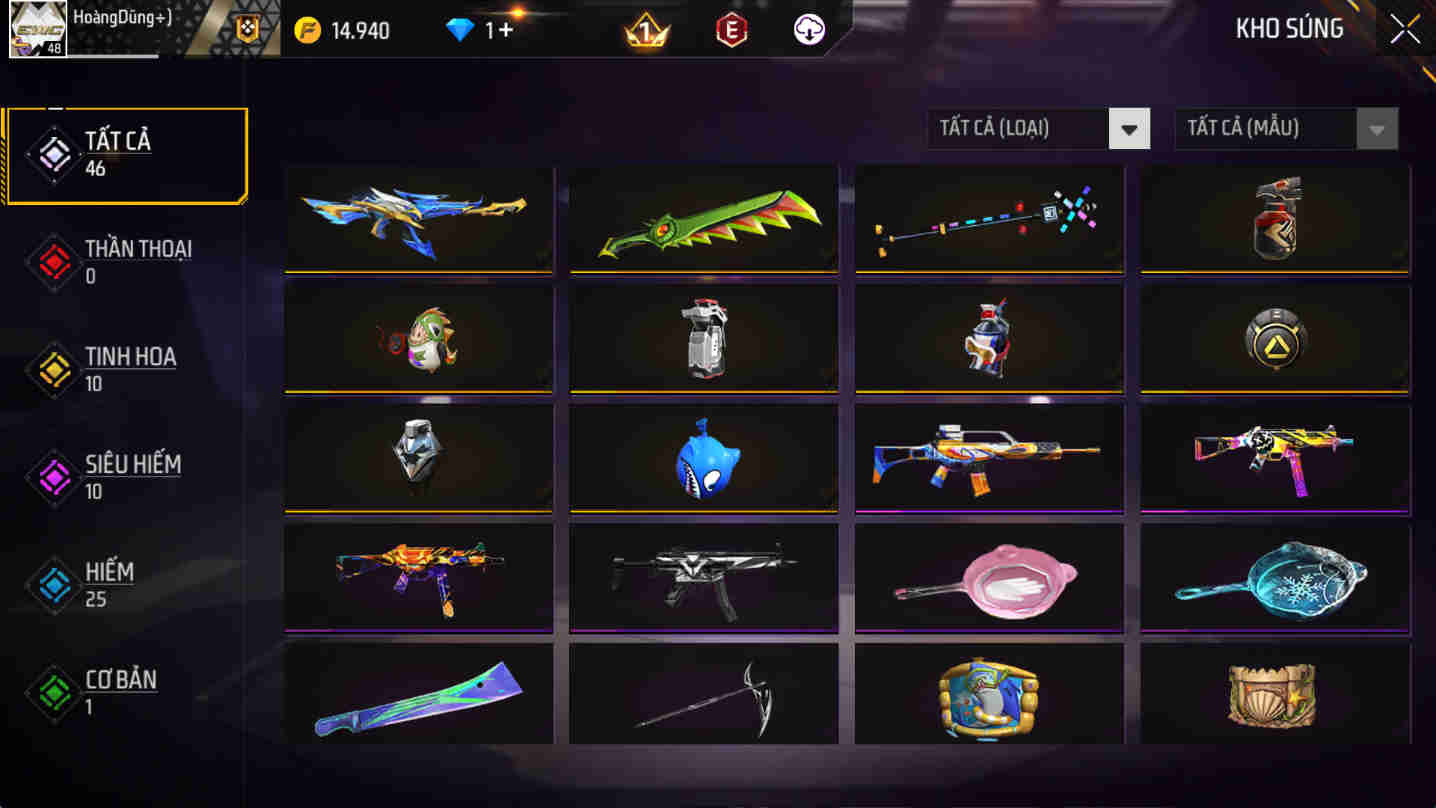Click the username HoàngDũng+)

click(x=119, y=16)
